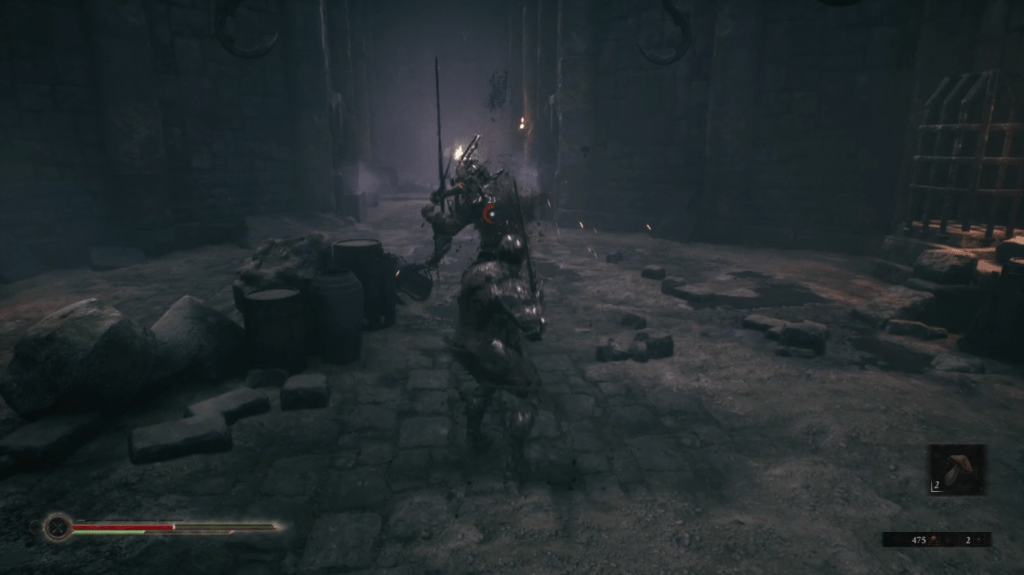Select the mushroom item quick slot
Screen dimensions: 1024x575
957,469
